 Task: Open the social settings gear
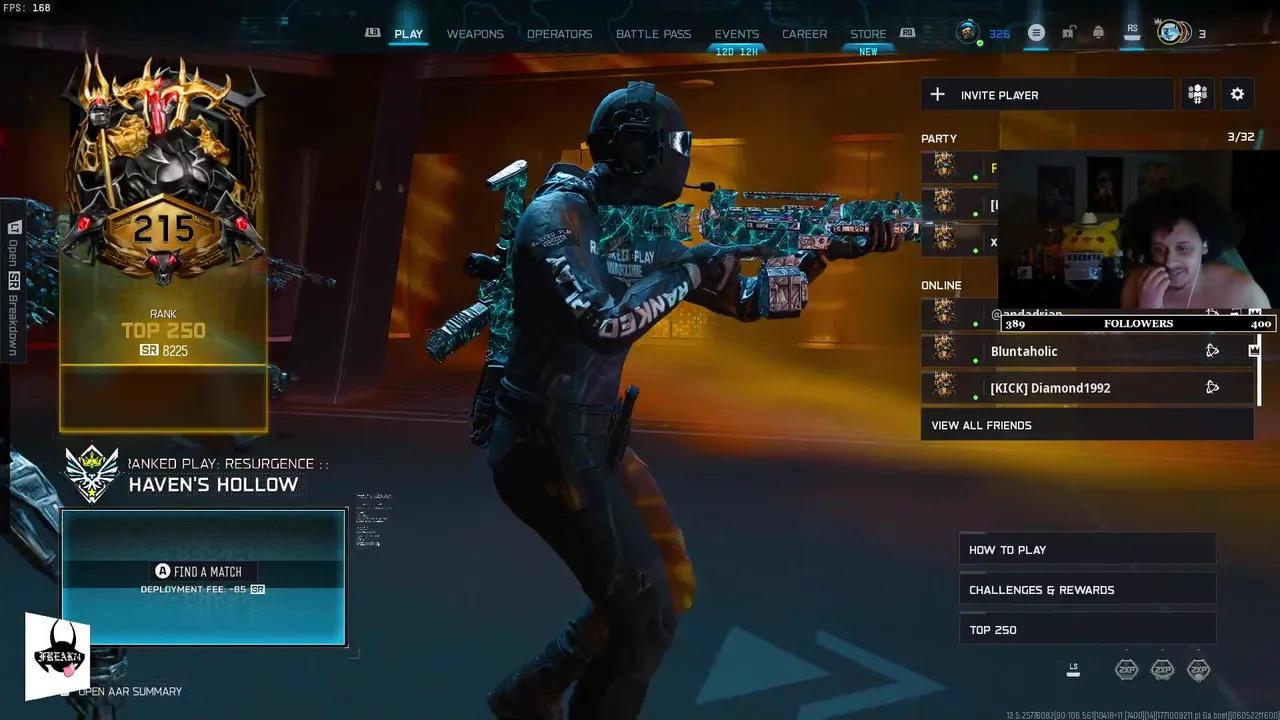(x=1237, y=94)
